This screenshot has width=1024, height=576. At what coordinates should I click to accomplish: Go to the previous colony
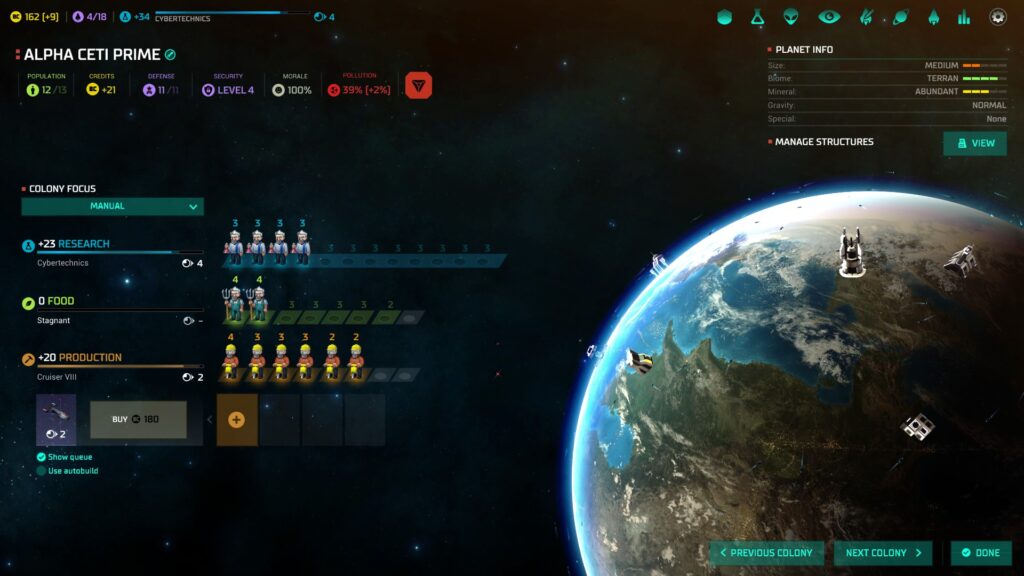tap(767, 553)
